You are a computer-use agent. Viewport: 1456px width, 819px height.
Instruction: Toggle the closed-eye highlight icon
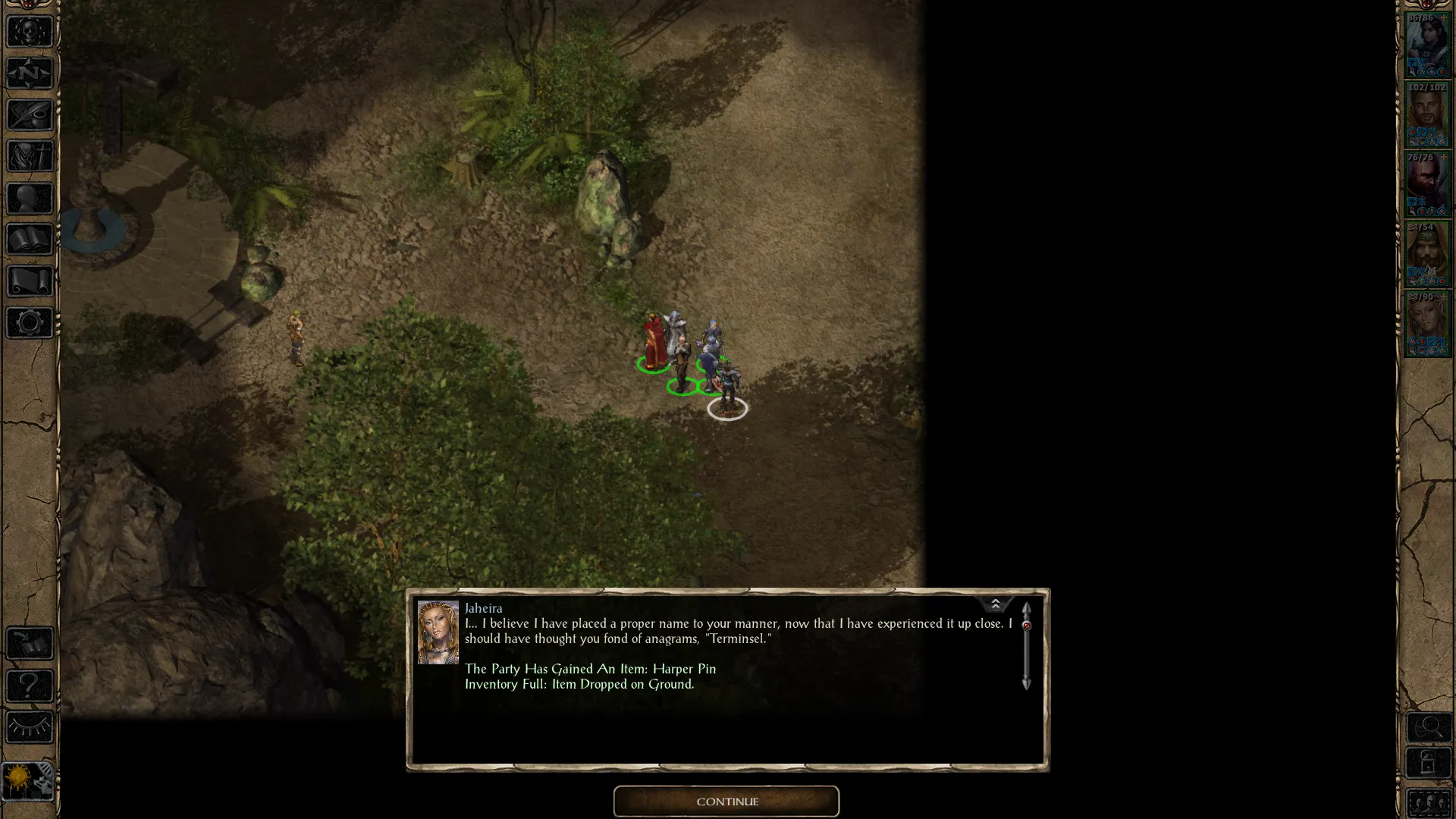30,727
